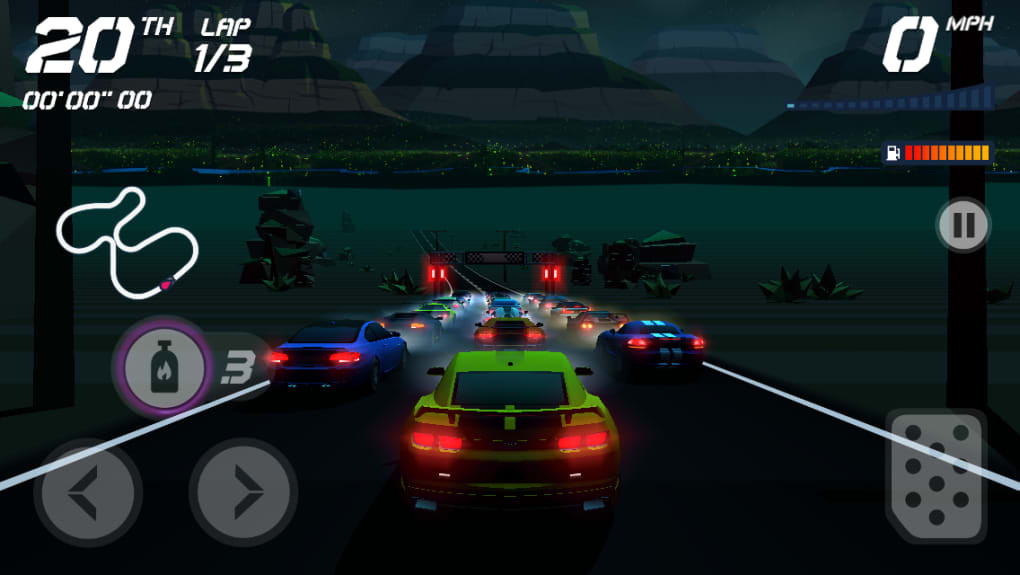This screenshot has width=1020, height=575.
Task: Tap the accelerator pedal
Action: point(935,476)
